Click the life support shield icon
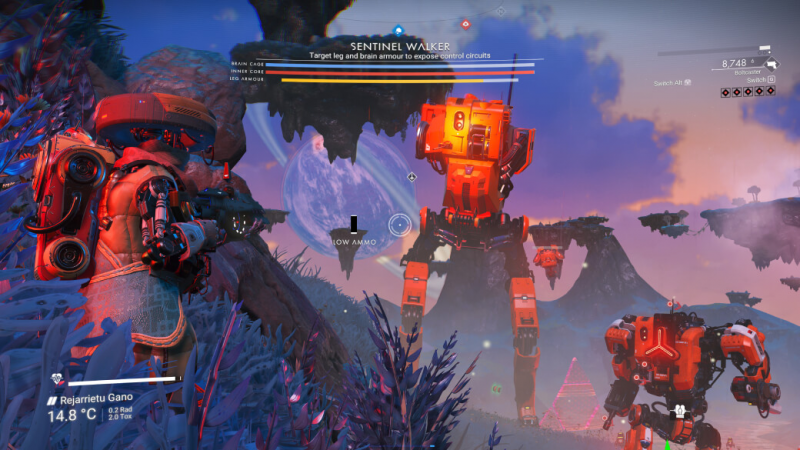Screen dimensions: 800x450 point(57,380)
